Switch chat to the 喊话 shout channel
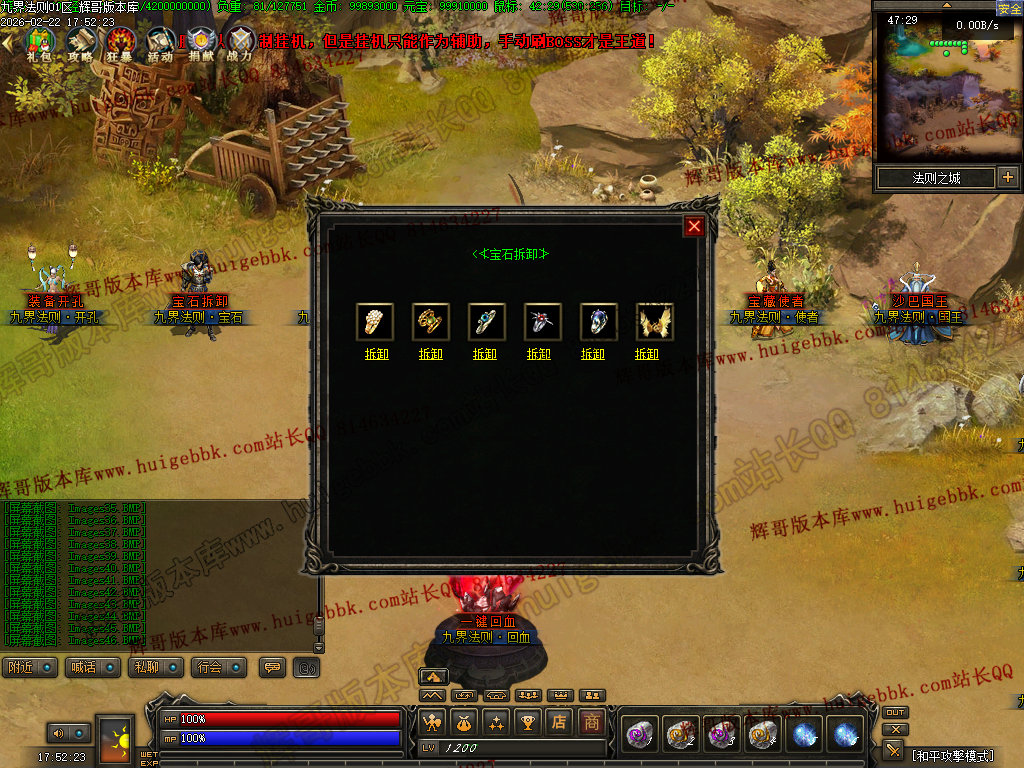Screen dimensions: 1024x768 click(92, 667)
